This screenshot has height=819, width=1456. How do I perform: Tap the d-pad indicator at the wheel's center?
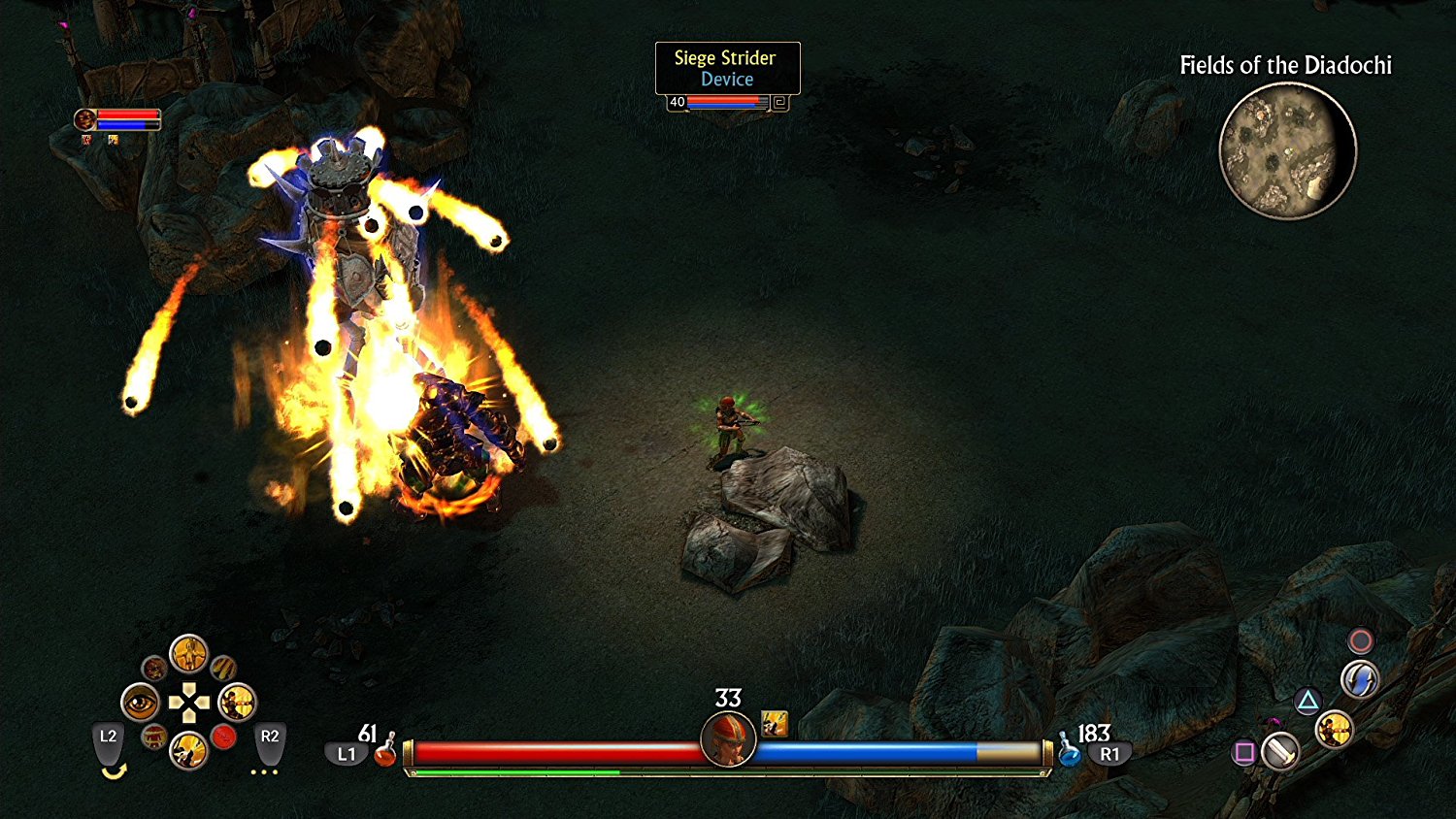coord(190,701)
